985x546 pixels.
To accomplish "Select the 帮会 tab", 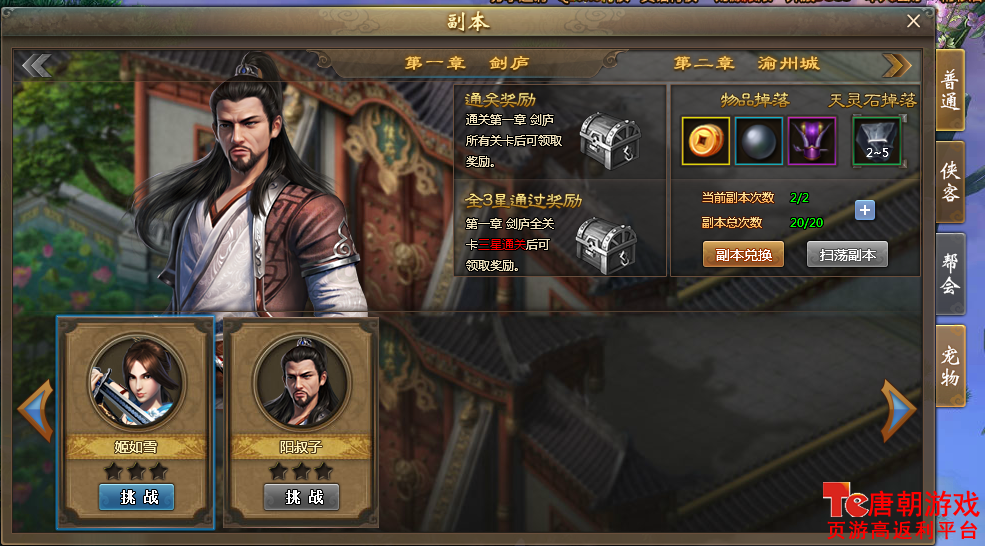I will (950, 272).
